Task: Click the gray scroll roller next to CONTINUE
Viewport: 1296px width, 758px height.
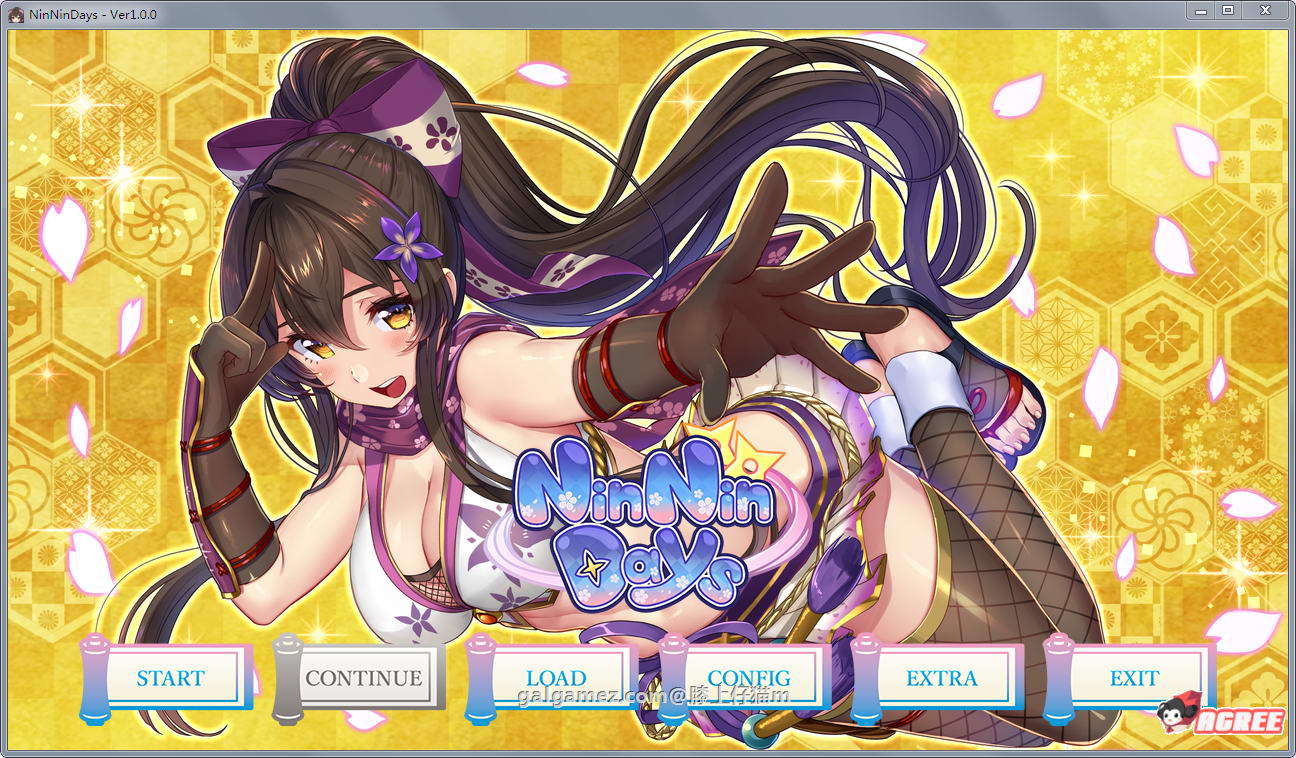Action: point(287,678)
